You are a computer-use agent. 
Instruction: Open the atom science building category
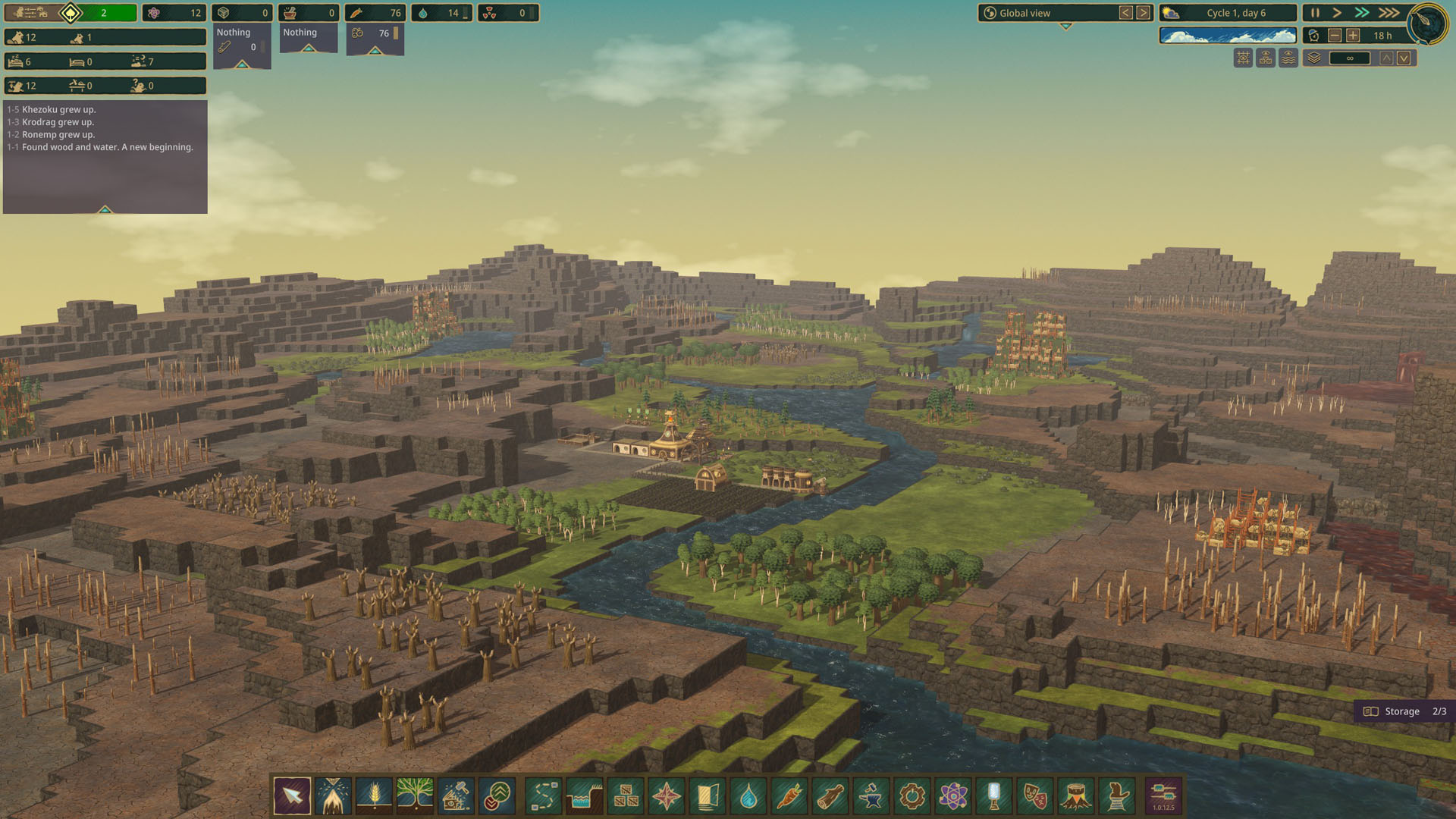pyautogui.click(x=953, y=796)
